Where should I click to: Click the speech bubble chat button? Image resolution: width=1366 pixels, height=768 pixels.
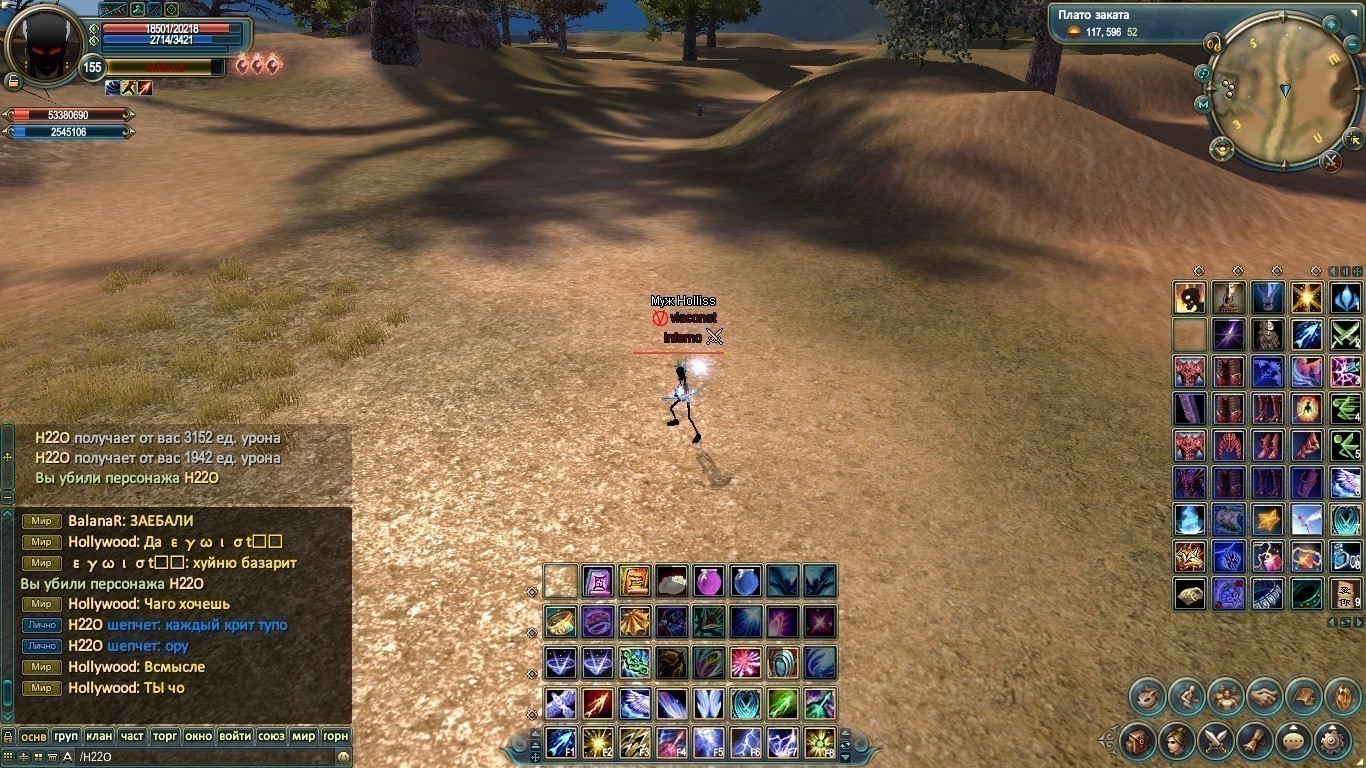click(1294, 741)
